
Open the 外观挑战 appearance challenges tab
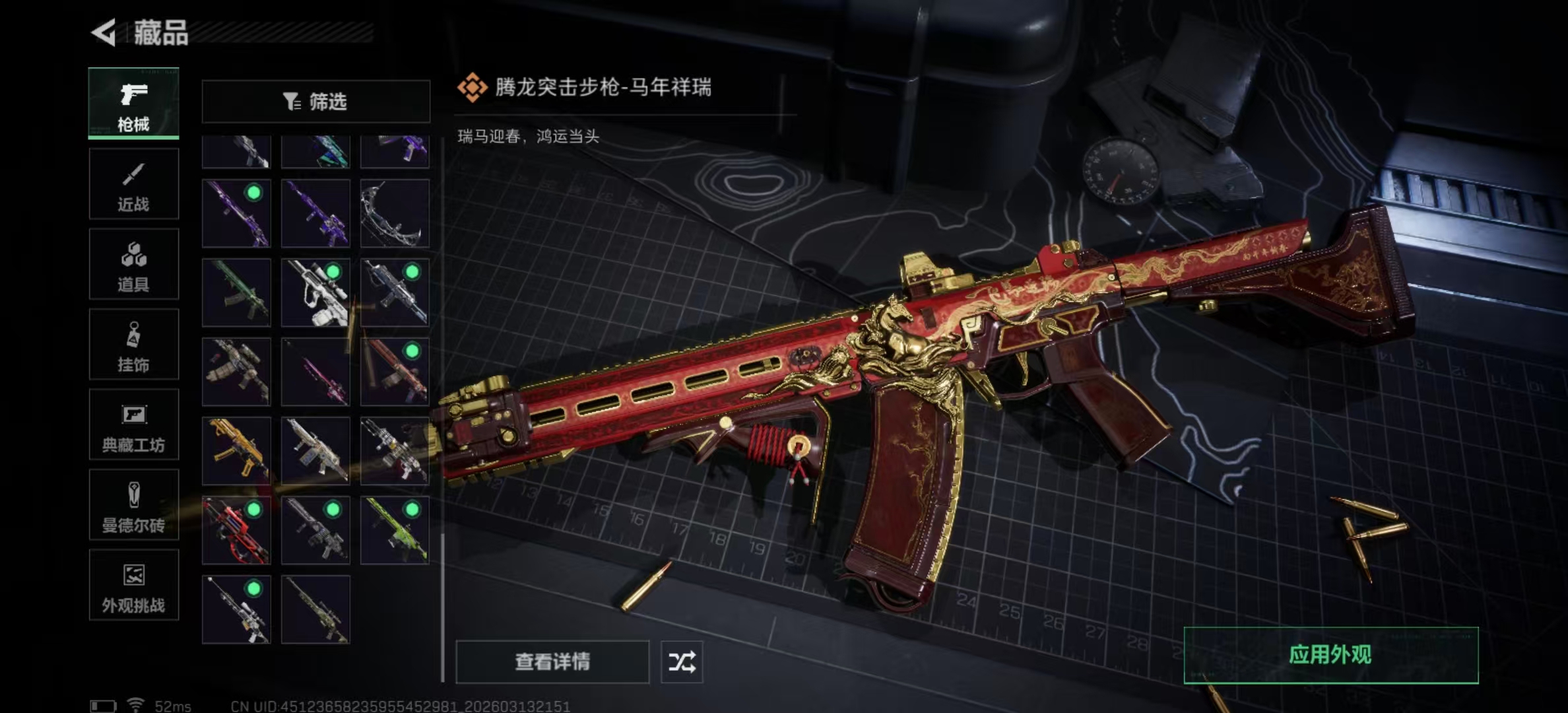(133, 586)
